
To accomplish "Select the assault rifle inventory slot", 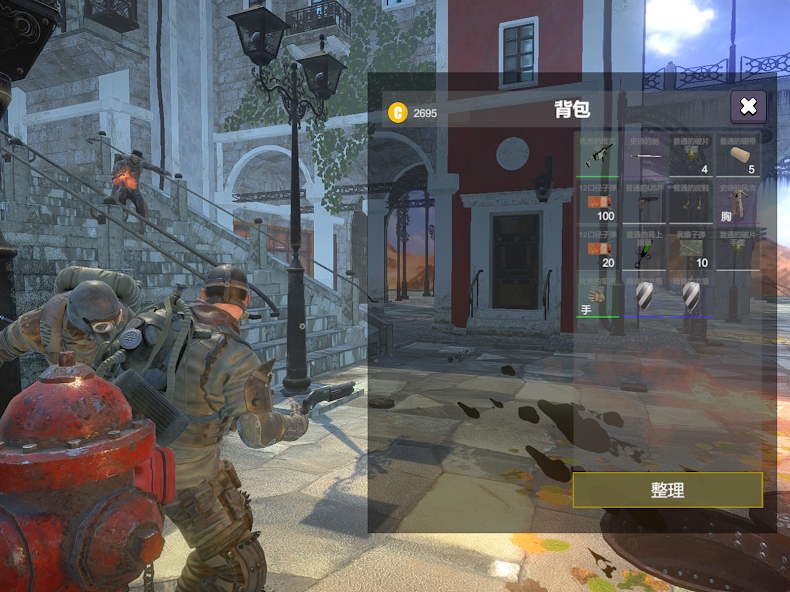I will (599, 155).
